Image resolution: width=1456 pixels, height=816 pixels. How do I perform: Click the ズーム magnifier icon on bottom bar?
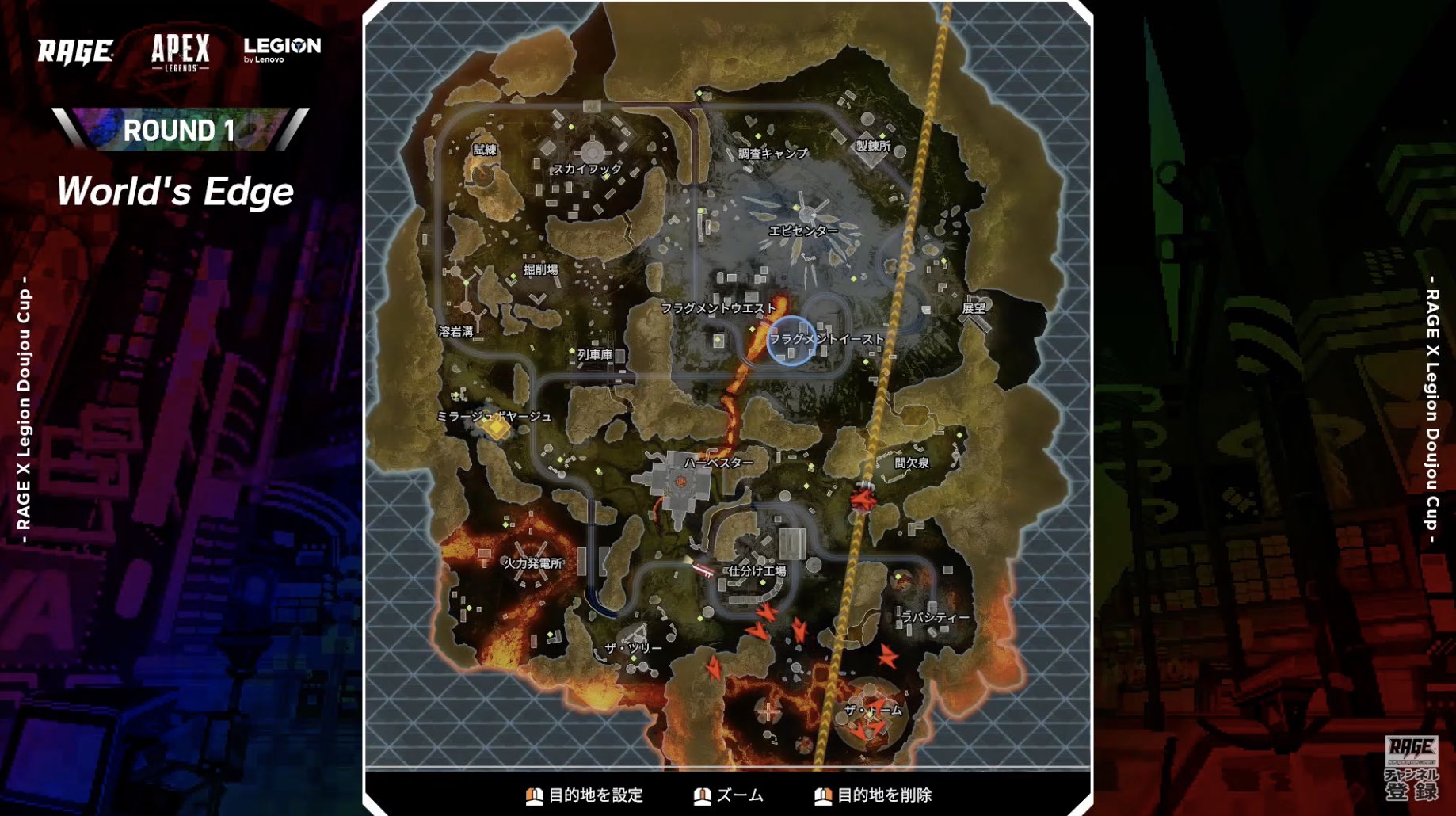click(x=701, y=796)
